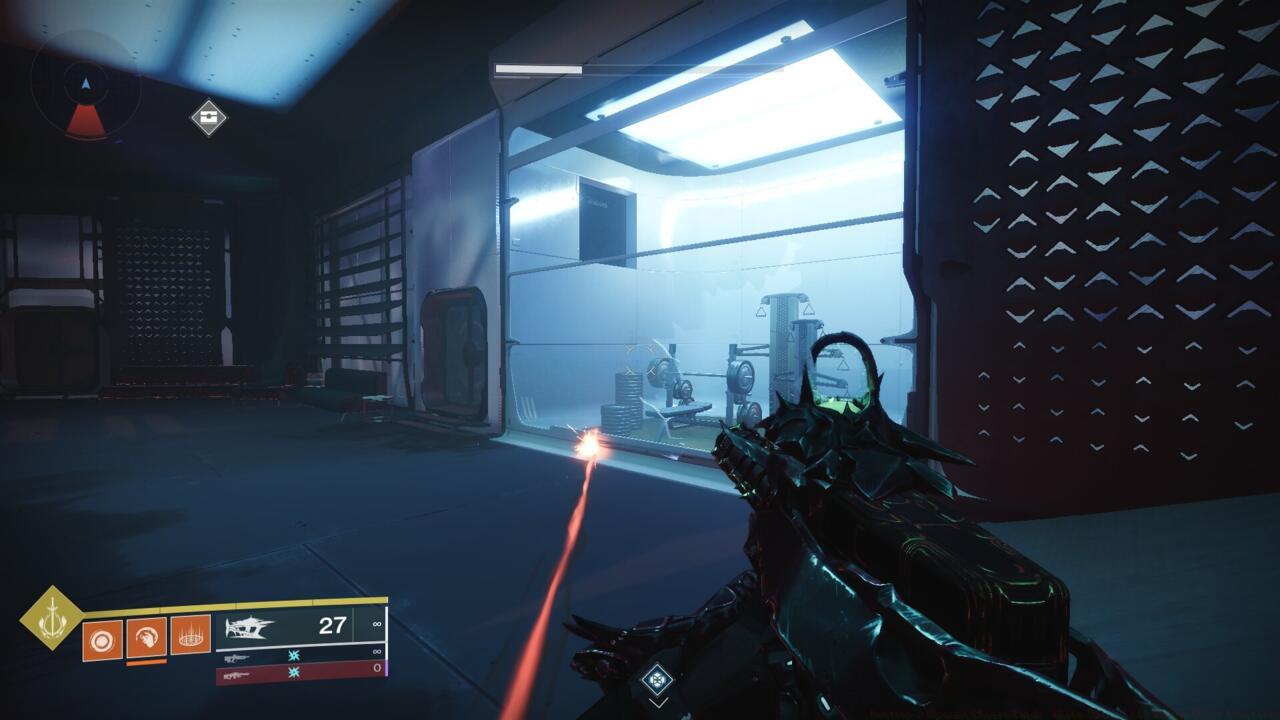1280x720 pixels.
Task: Activate the golden Super ability diamond
Action: coord(51,617)
